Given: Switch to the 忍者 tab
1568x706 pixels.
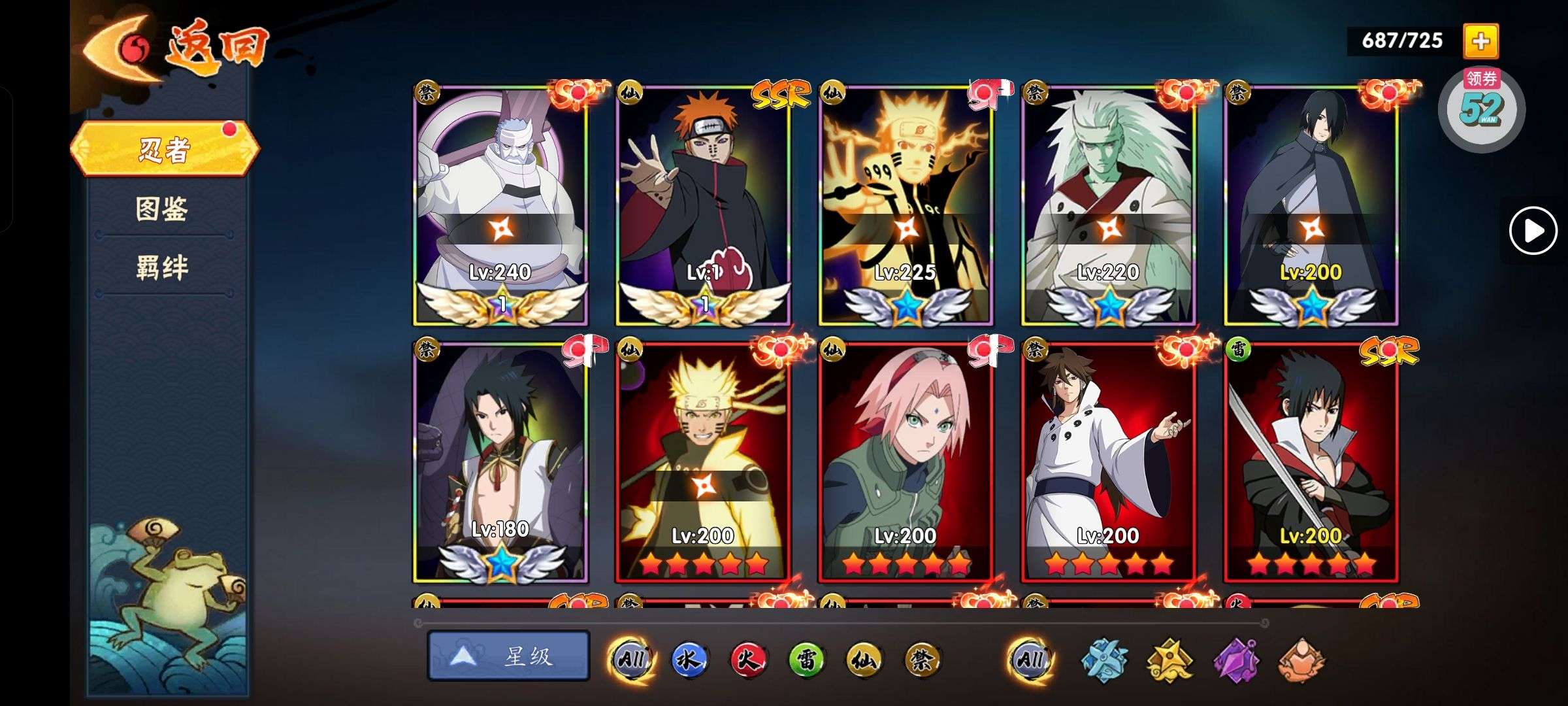Looking at the screenshot, I should click(x=165, y=149).
